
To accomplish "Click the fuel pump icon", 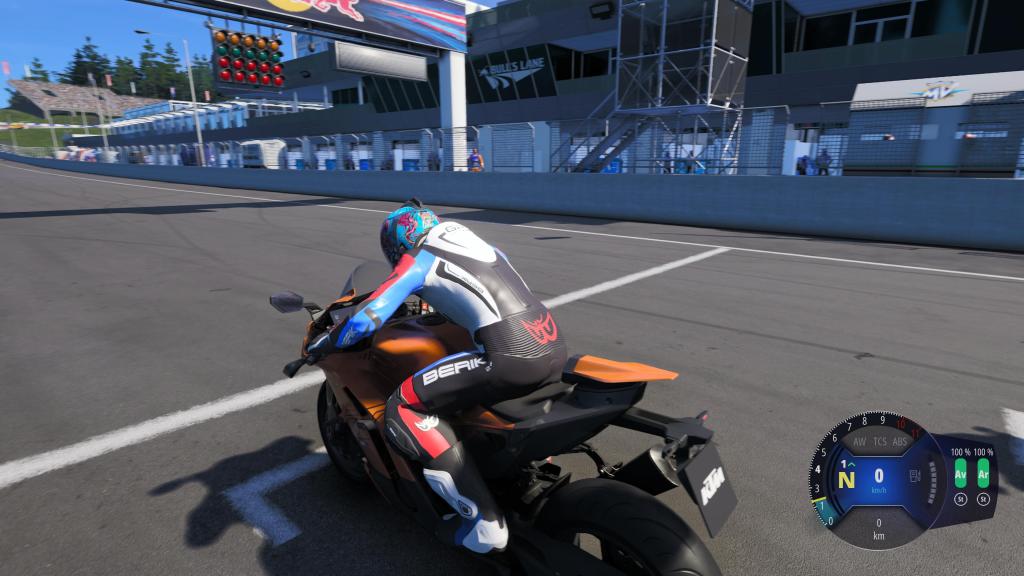I will [914, 477].
